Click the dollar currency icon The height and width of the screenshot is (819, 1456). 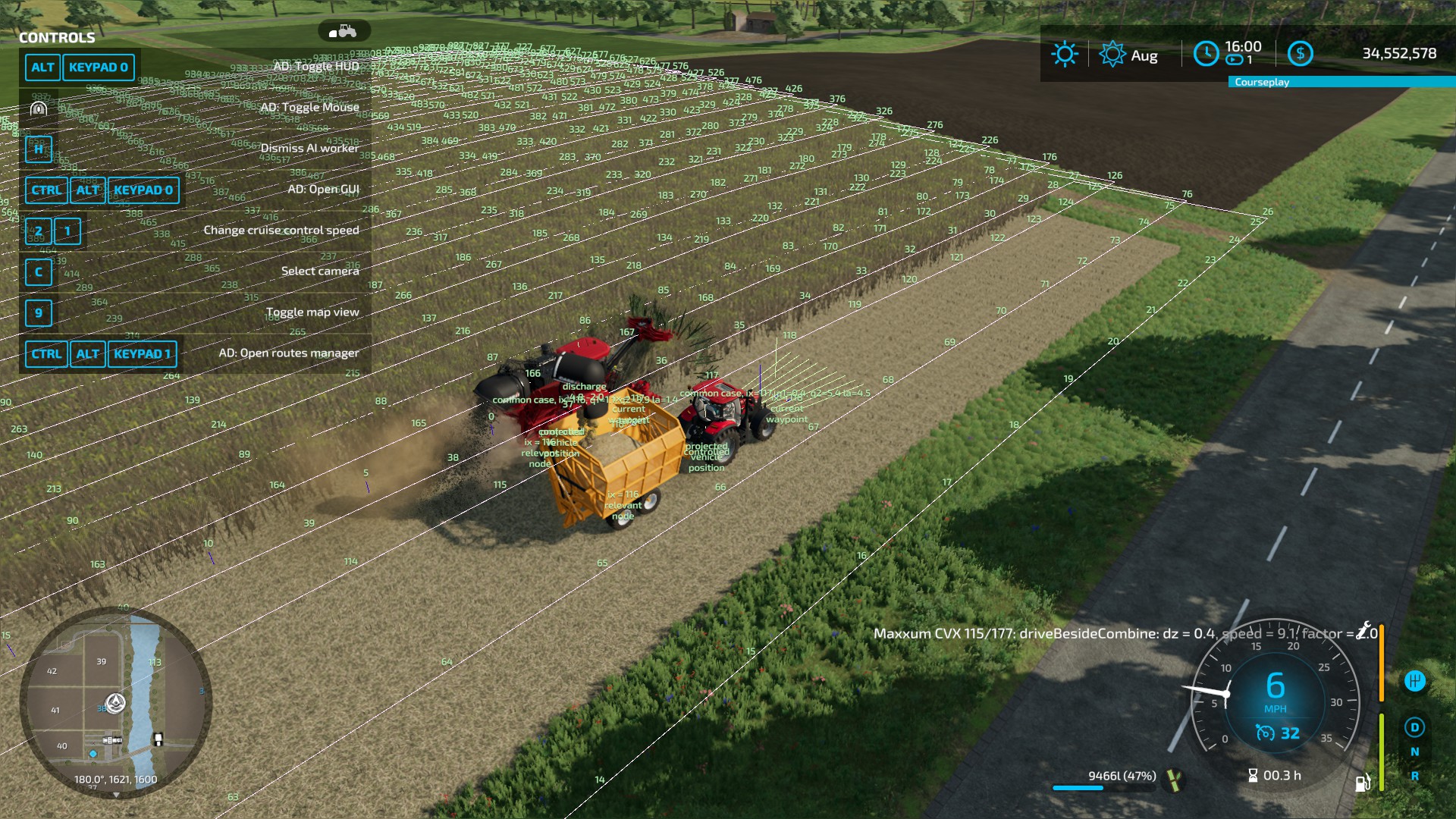pos(1301,55)
